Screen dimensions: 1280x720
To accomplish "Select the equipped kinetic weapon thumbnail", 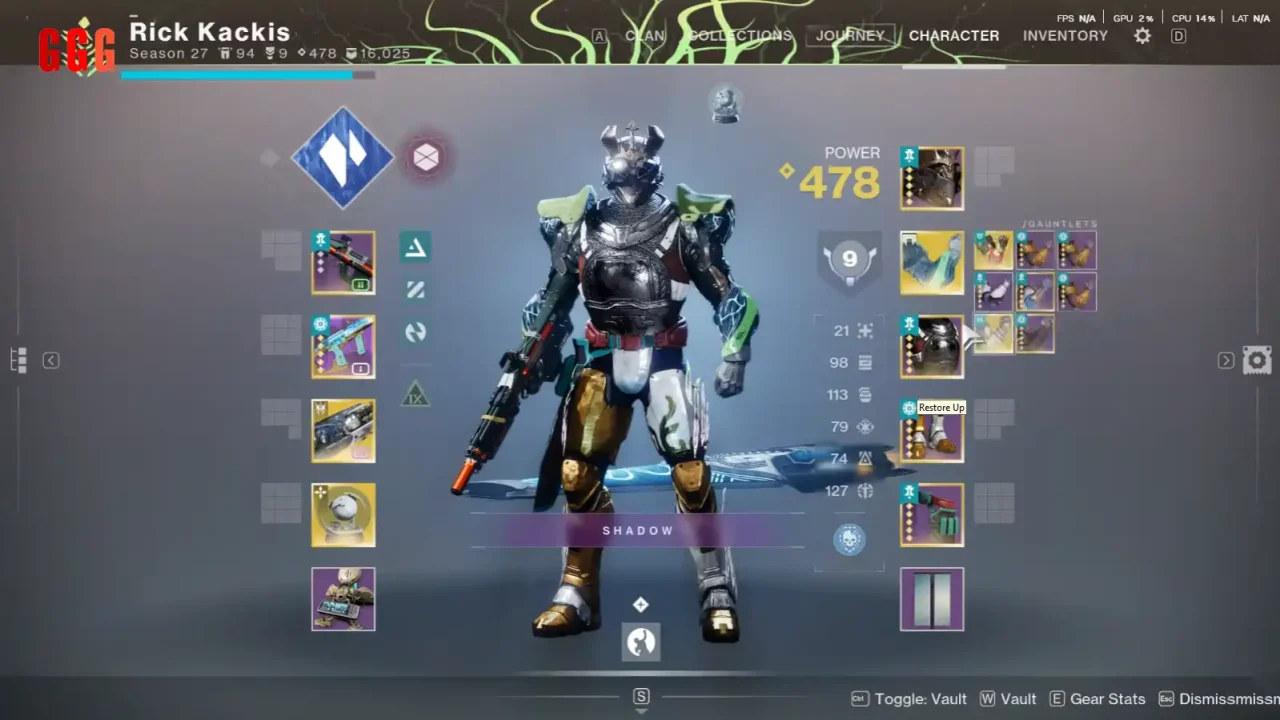I will [343, 263].
